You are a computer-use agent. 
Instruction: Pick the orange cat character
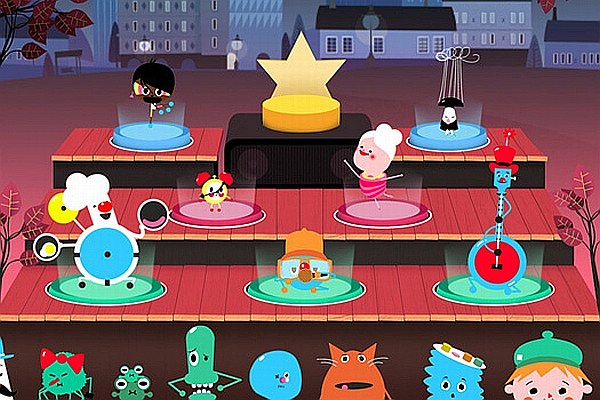[357, 372]
